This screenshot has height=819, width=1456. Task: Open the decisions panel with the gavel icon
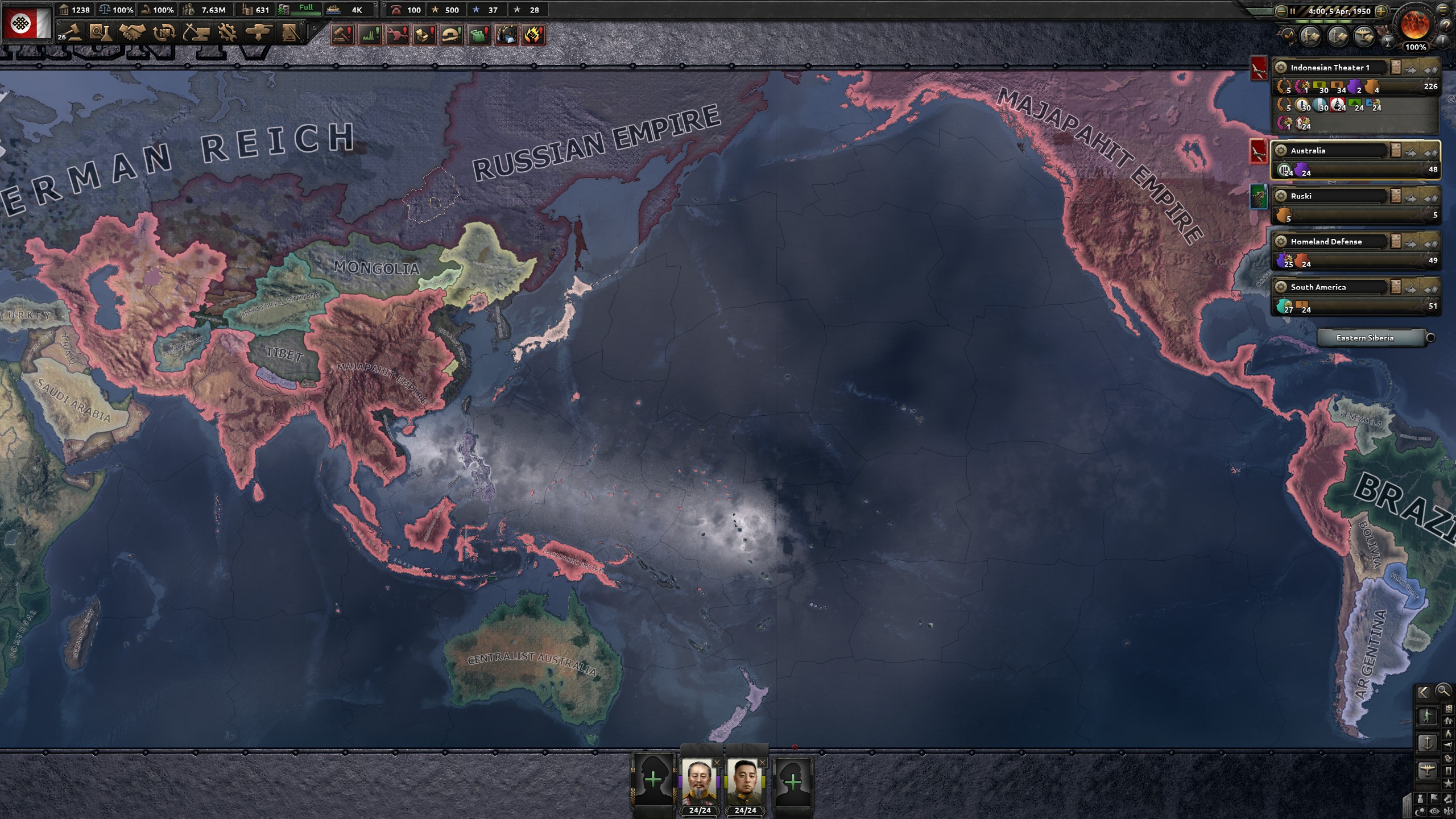[73, 32]
